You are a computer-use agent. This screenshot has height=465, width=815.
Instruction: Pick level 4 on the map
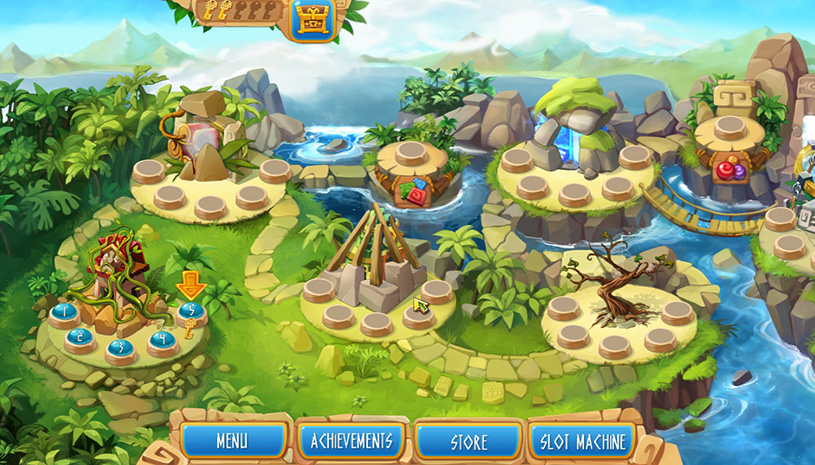[162, 338]
